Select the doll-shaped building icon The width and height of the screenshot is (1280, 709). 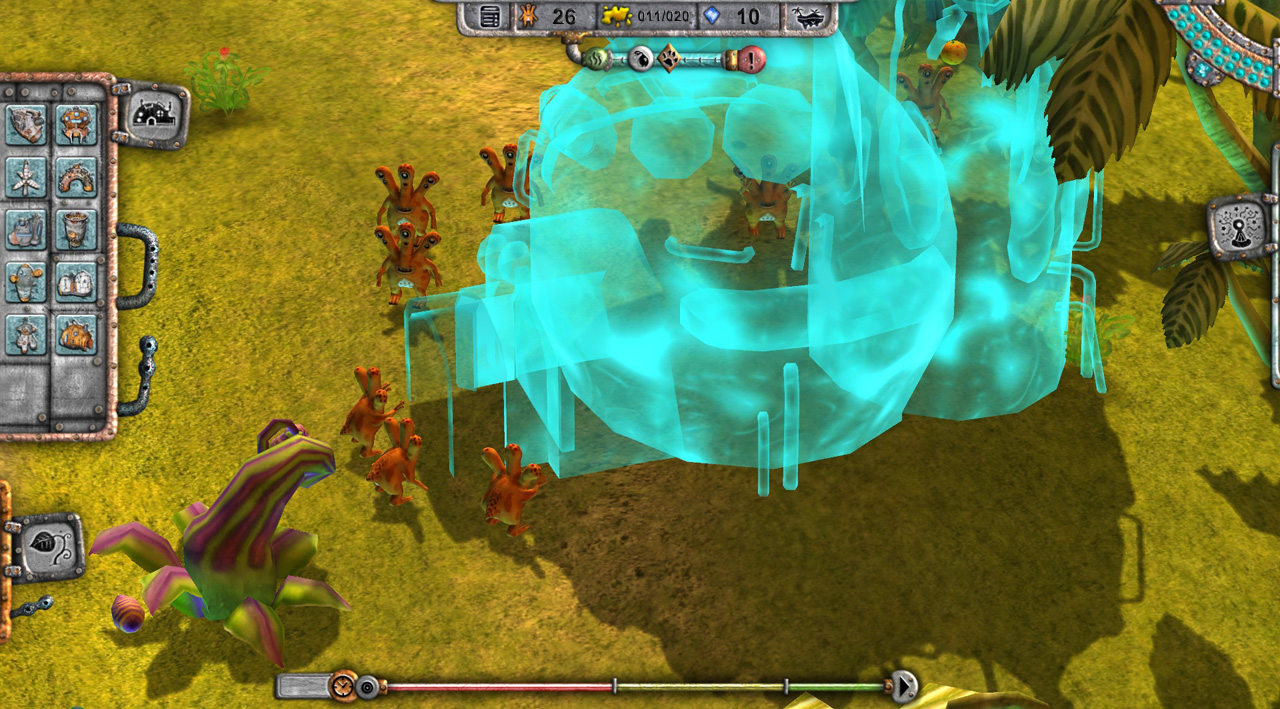(x=26, y=335)
